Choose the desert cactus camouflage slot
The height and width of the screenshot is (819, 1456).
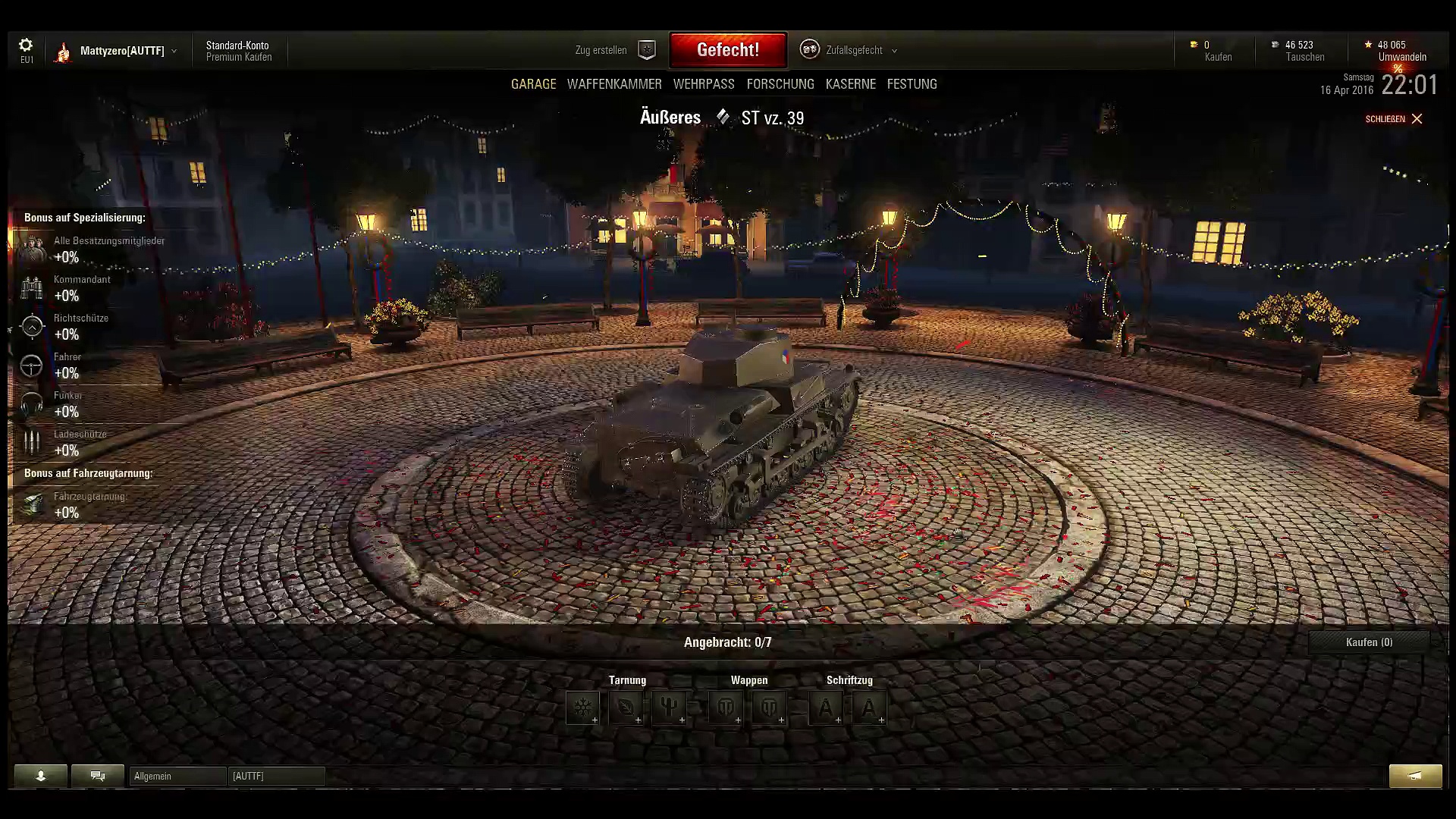669,708
